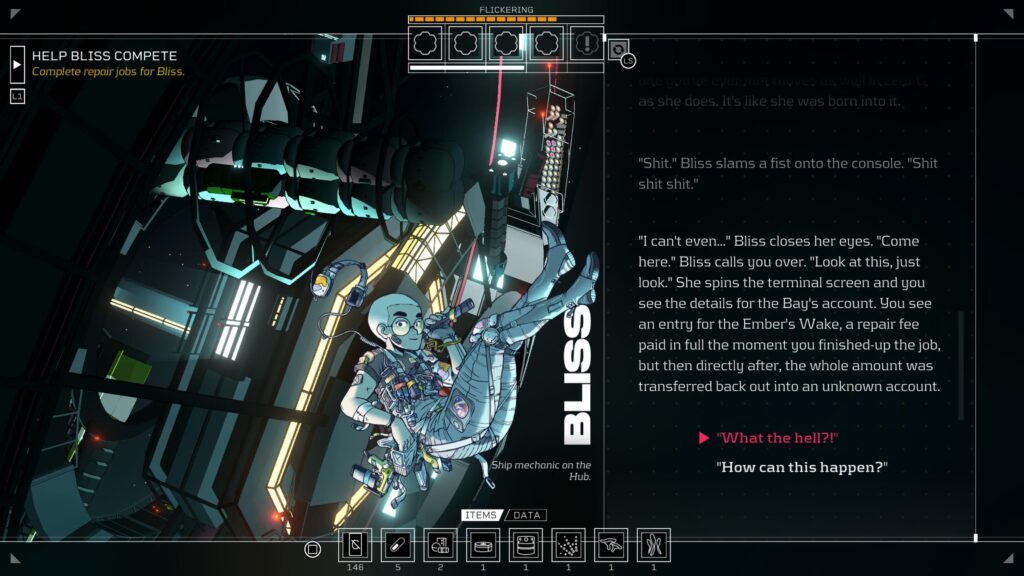Select the twisted strands item slot

(x=653, y=545)
